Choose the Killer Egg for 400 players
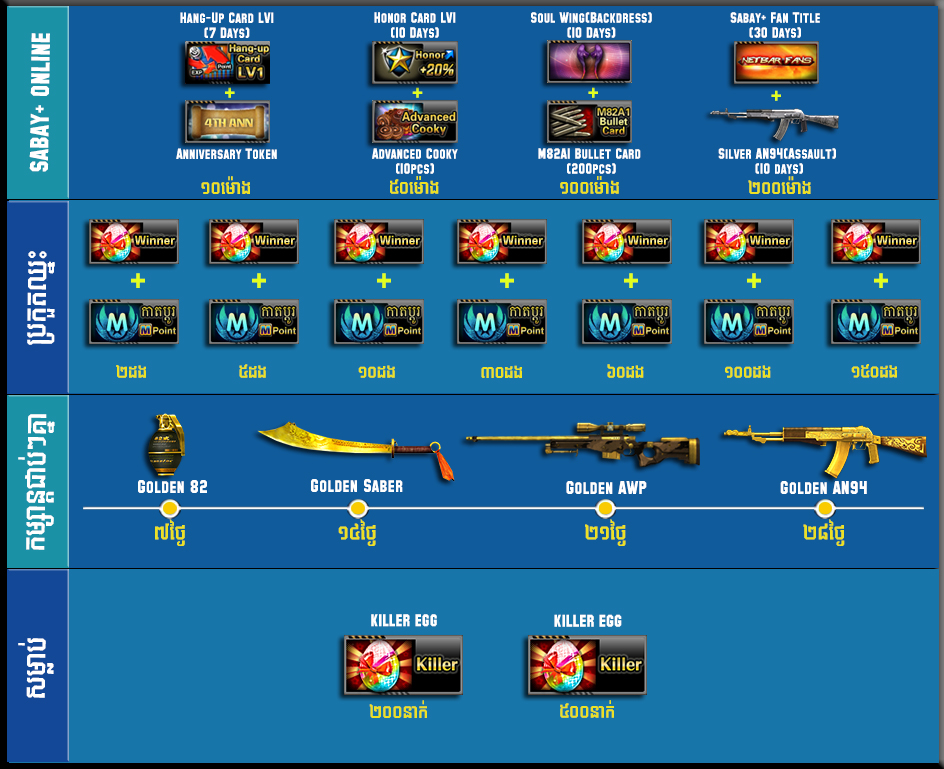Image resolution: width=944 pixels, height=769 pixels. [x=587, y=665]
